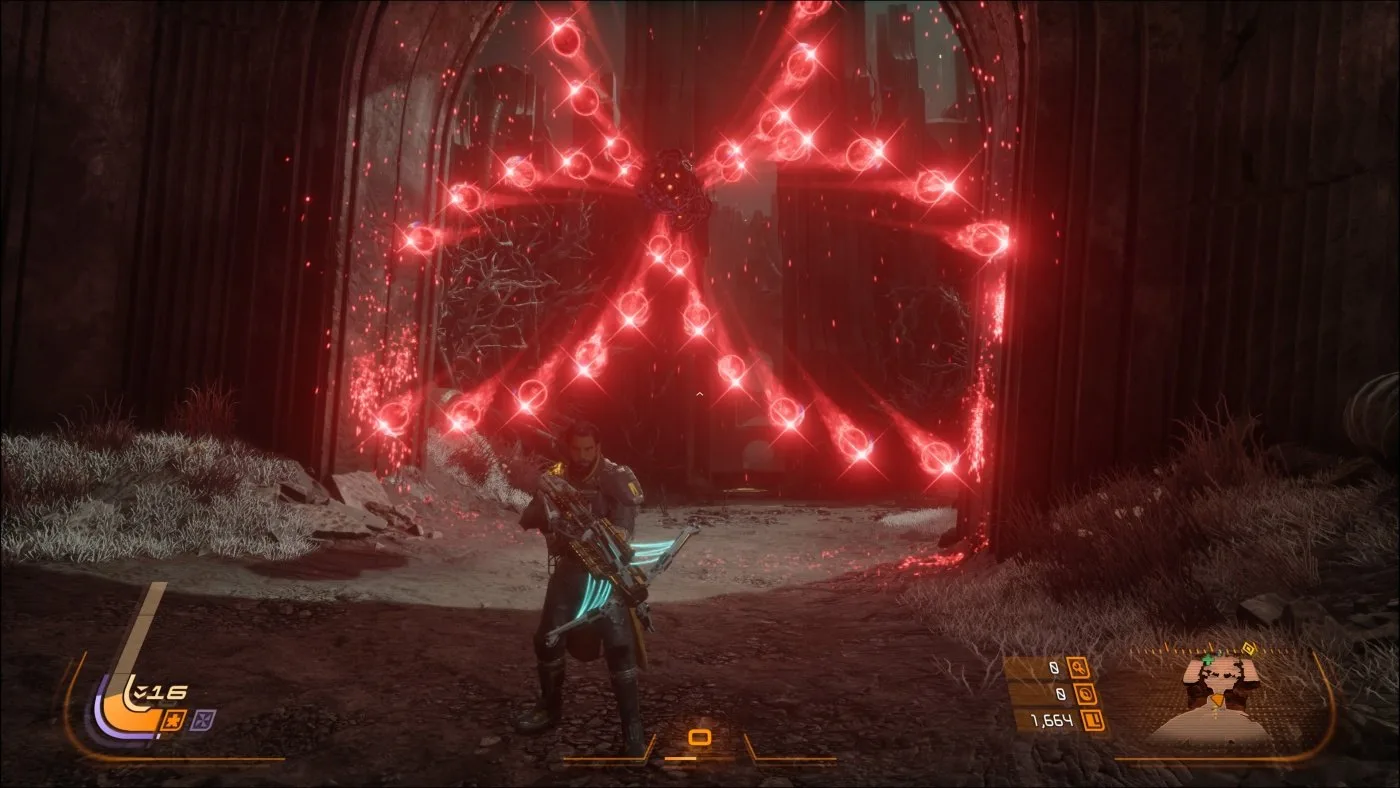Screen dimensions: 1400x788
Task: Click the orange player arrow on the minimap
Action: pos(1215,698)
